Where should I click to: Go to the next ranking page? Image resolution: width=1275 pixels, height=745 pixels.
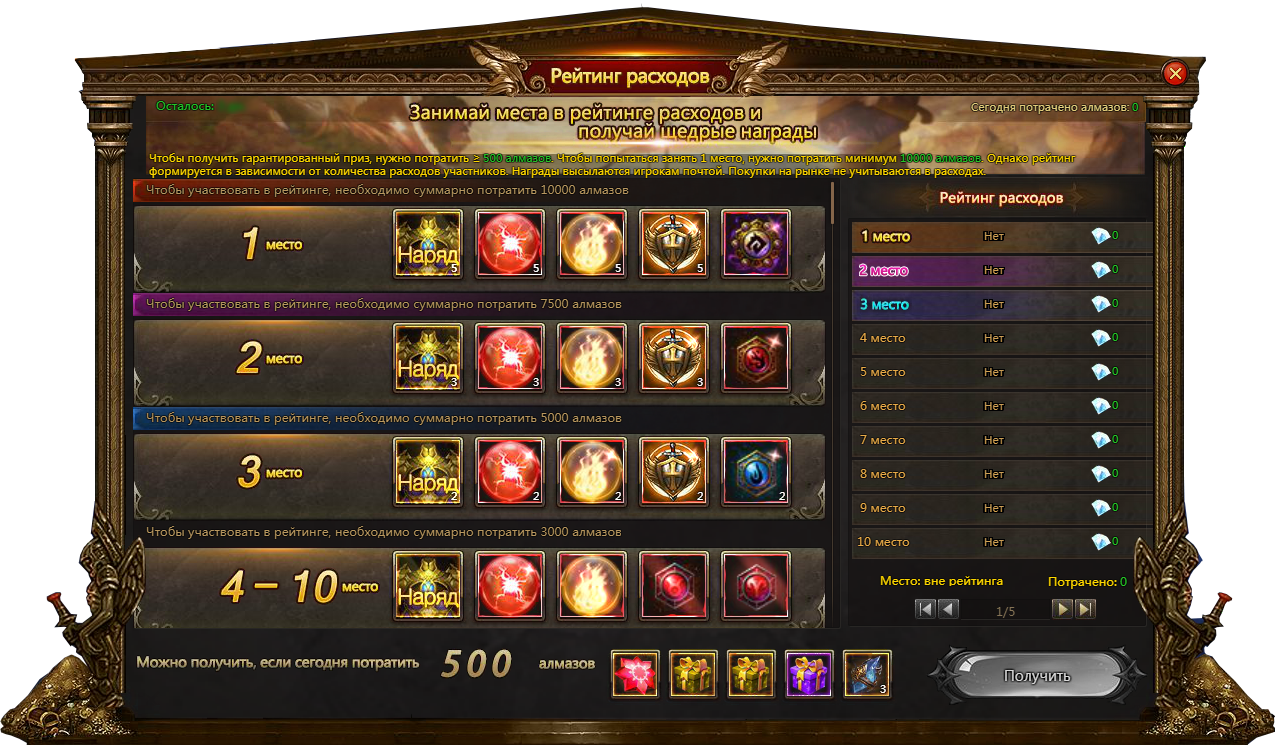1062,609
